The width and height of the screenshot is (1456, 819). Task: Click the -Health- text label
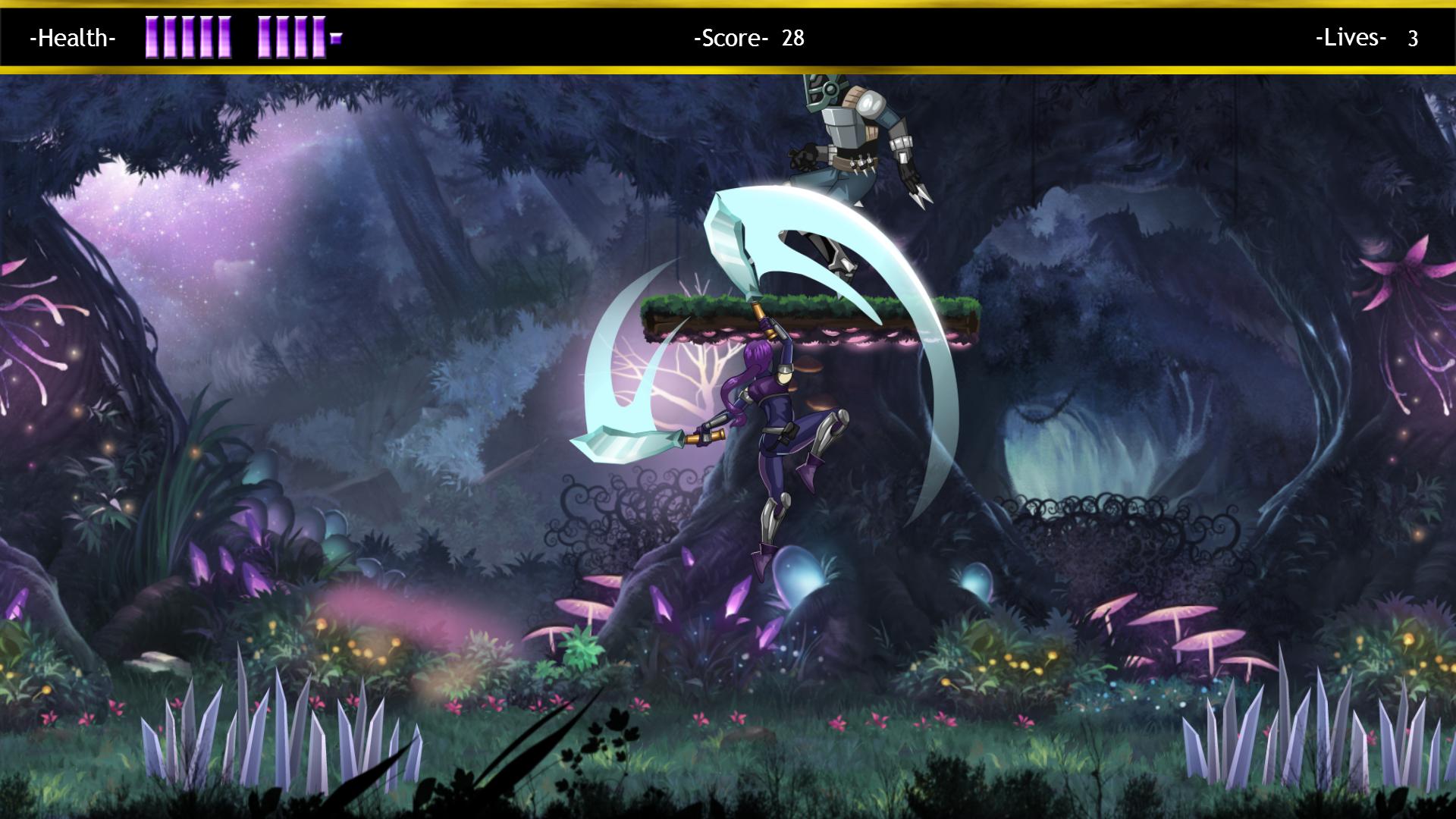click(73, 39)
